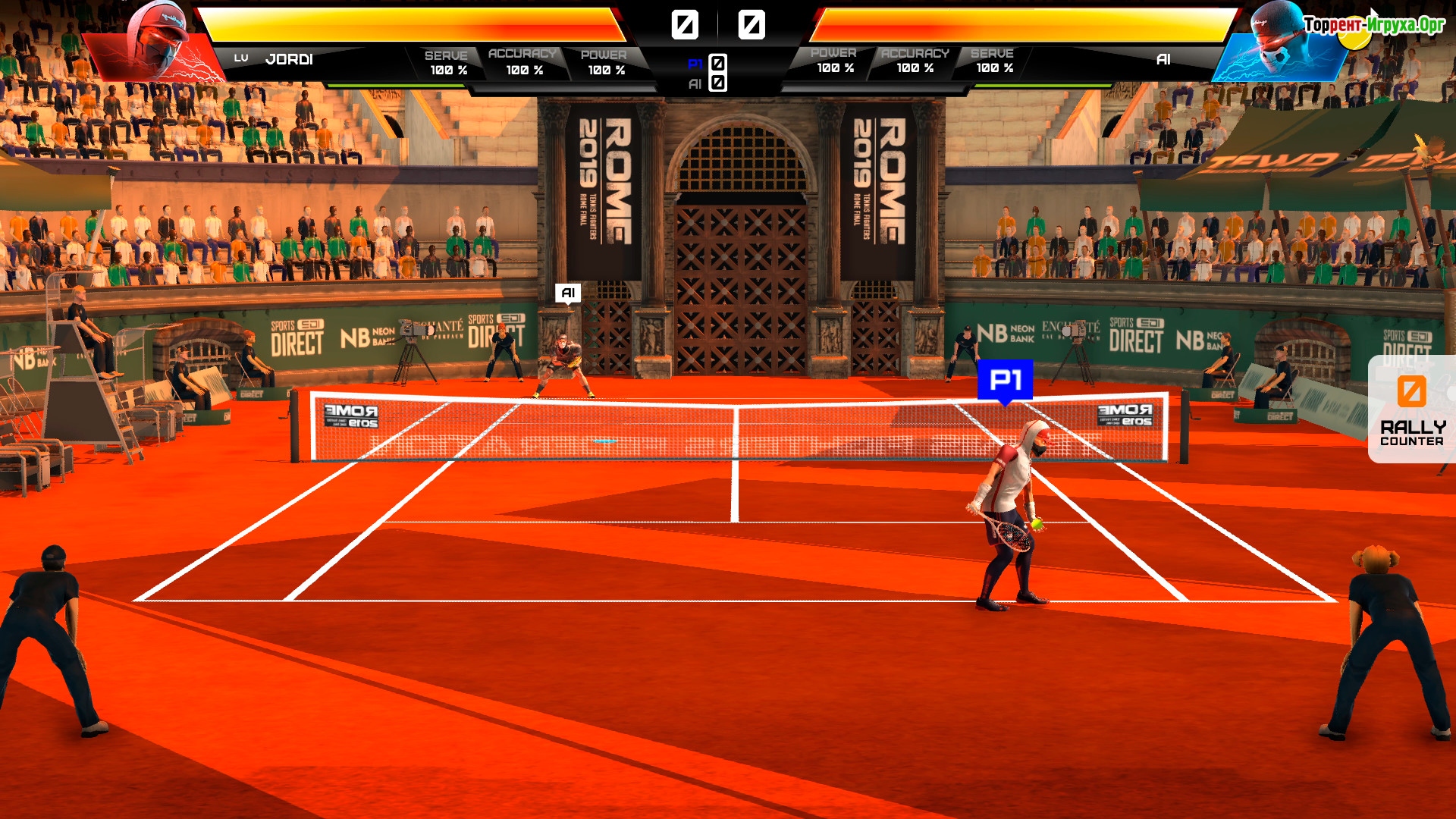Viewport: 1456px width, 819px height.
Task: Select the Rally Counter panel
Action: click(x=1411, y=409)
